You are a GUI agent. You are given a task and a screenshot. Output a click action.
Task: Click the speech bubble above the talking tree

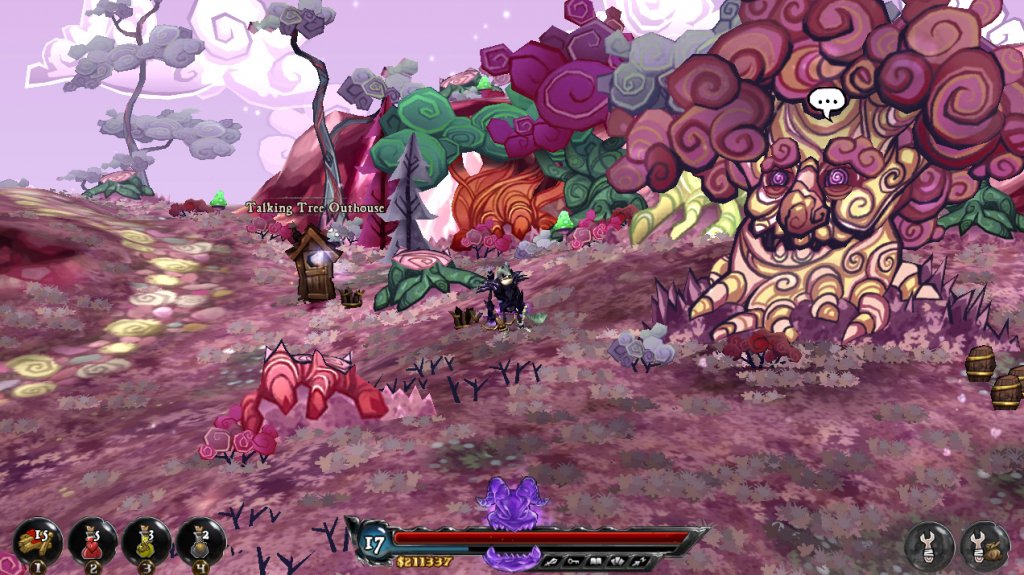pyautogui.click(x=827, y=102)
